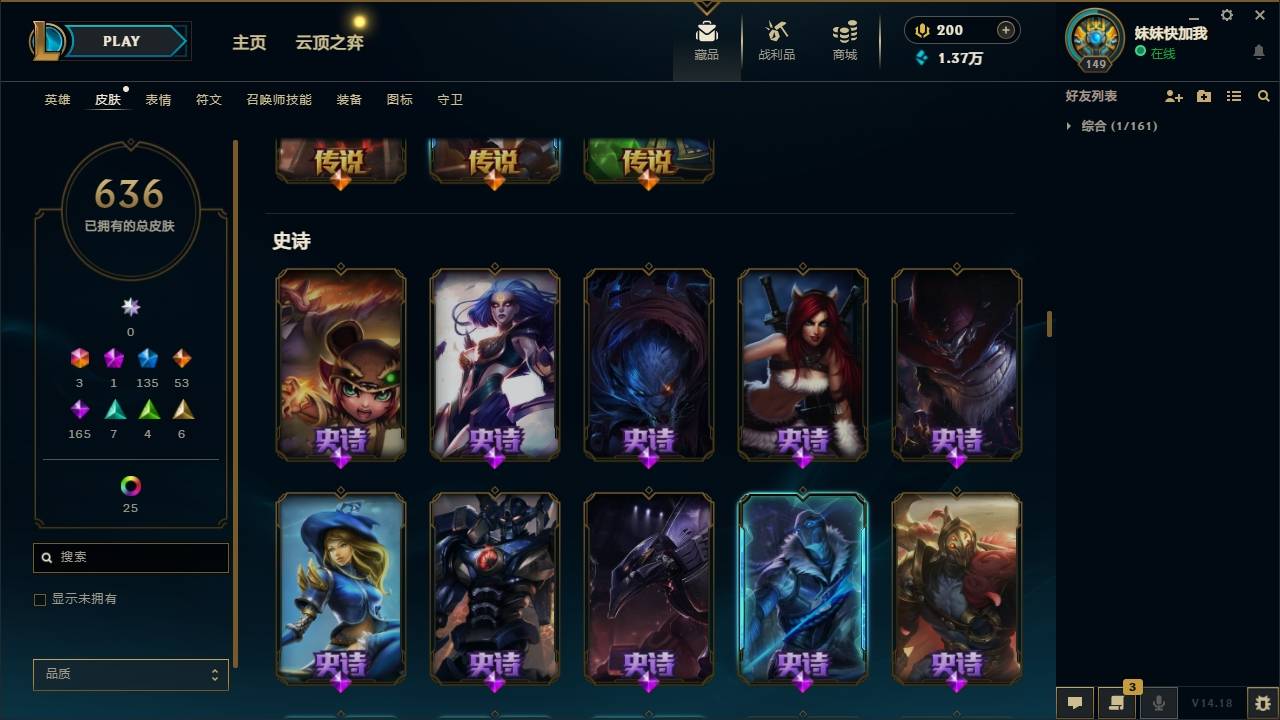Open the 品质 quality dropdown
1280x720 pixels.
pyautogui.click(x=130, y=674)
